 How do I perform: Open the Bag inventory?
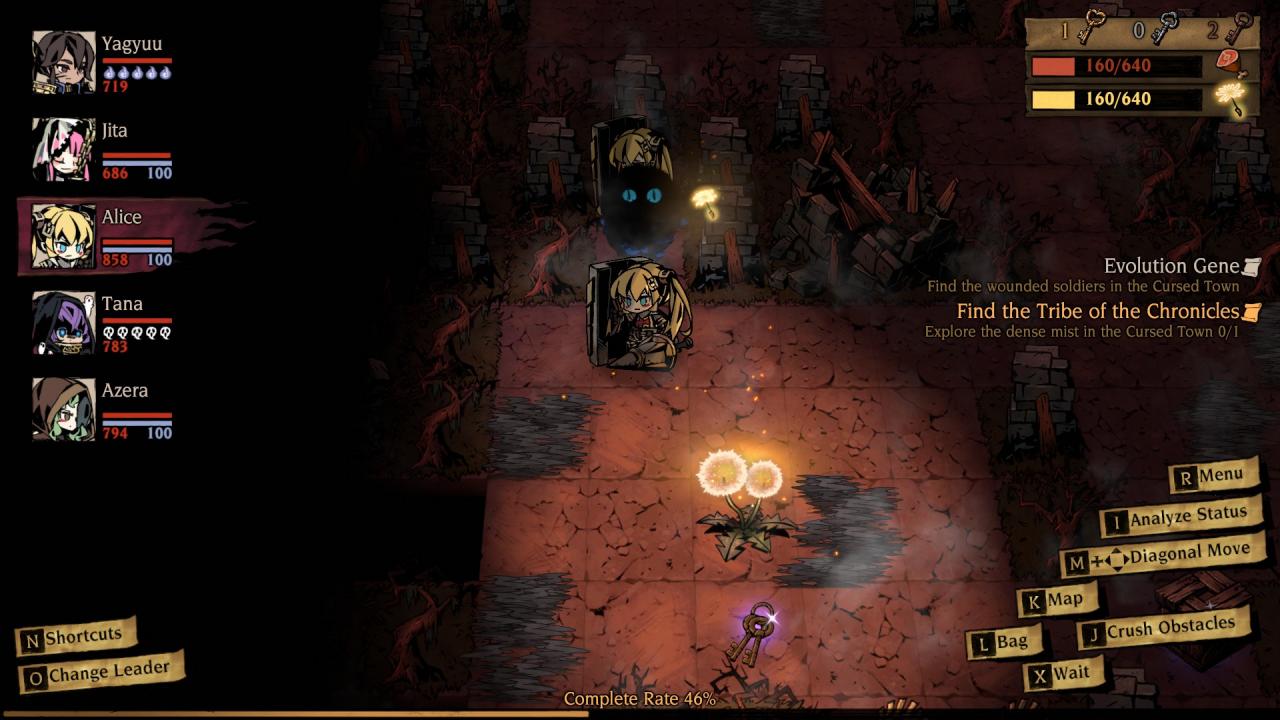[x=1004, y=643]
